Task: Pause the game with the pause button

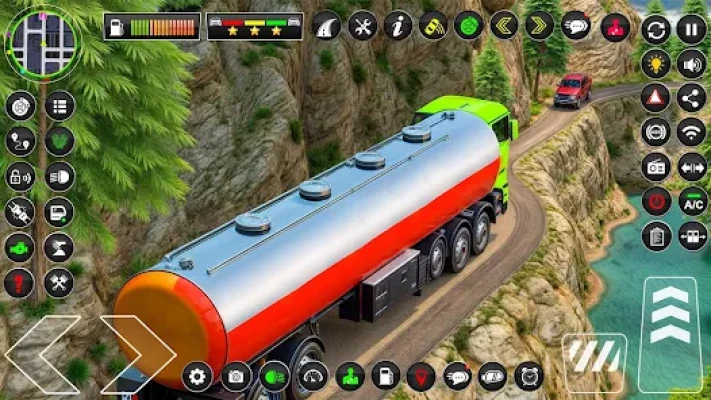Action: click(x=691, y=29)
